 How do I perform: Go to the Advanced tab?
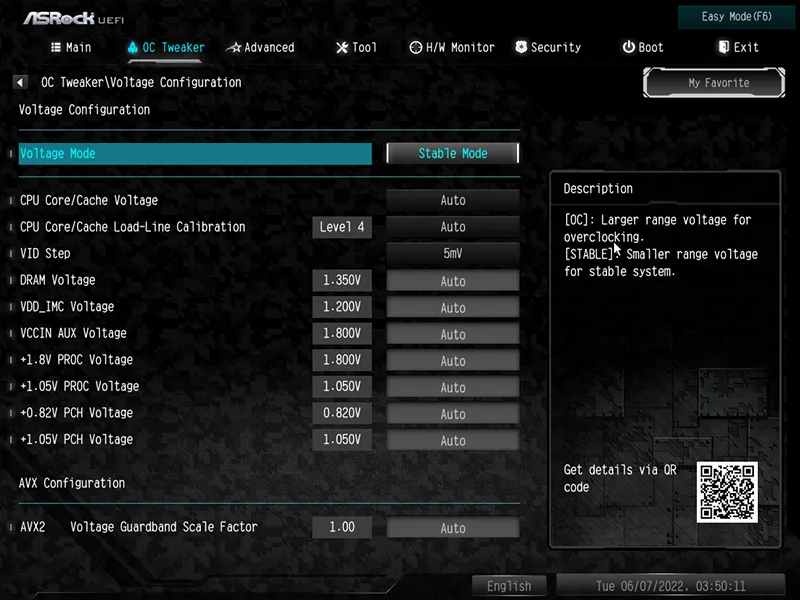(260, 47)
